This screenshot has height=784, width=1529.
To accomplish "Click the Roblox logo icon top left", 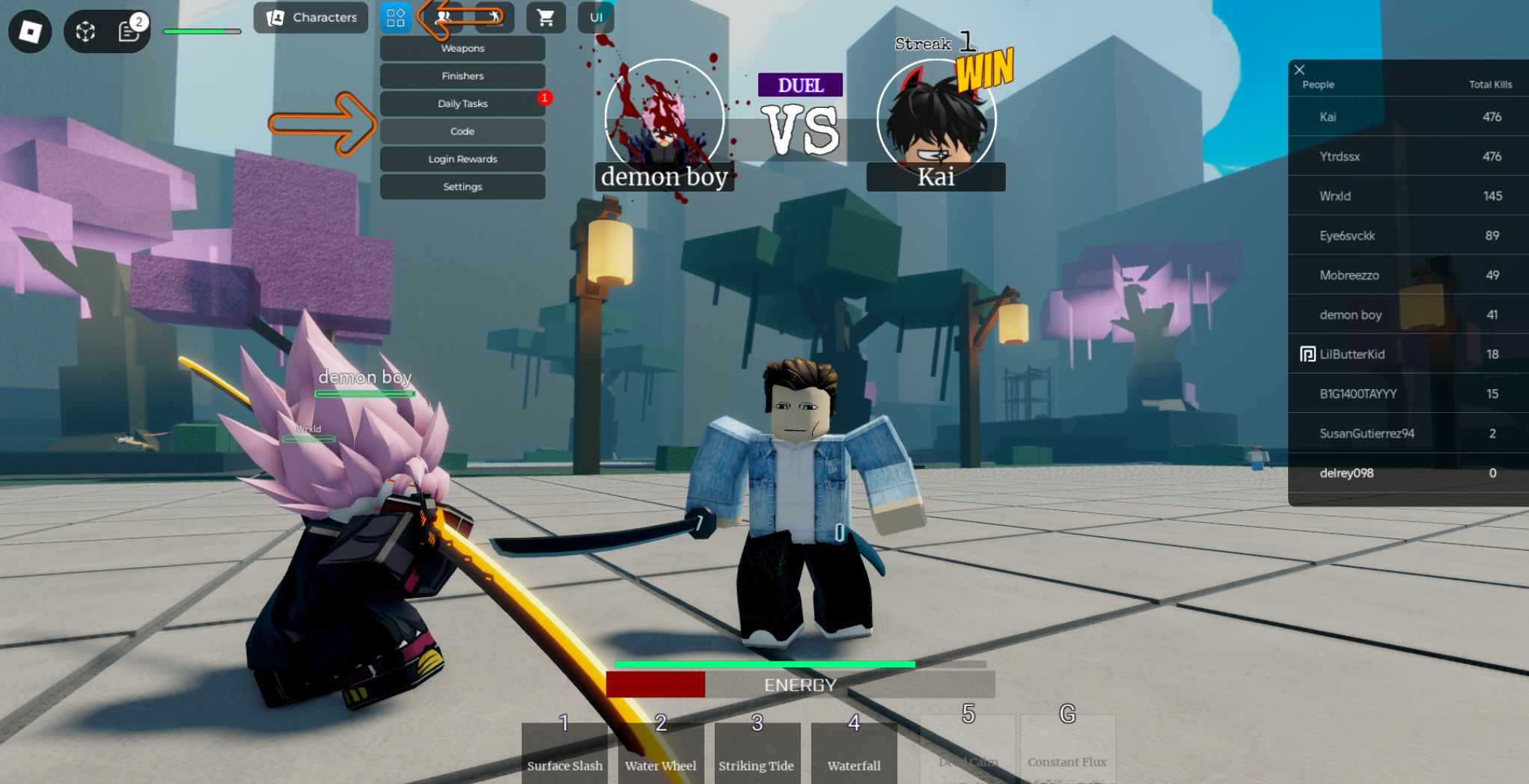I will tap(30, 31).
